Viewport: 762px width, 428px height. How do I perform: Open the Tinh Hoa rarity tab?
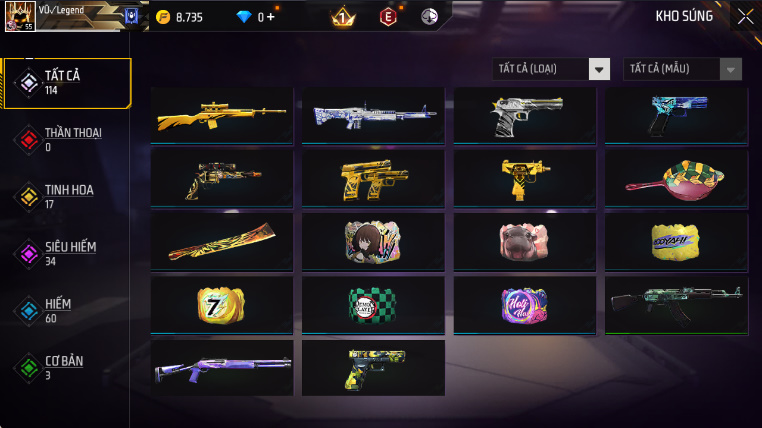[x=66, y=196]
